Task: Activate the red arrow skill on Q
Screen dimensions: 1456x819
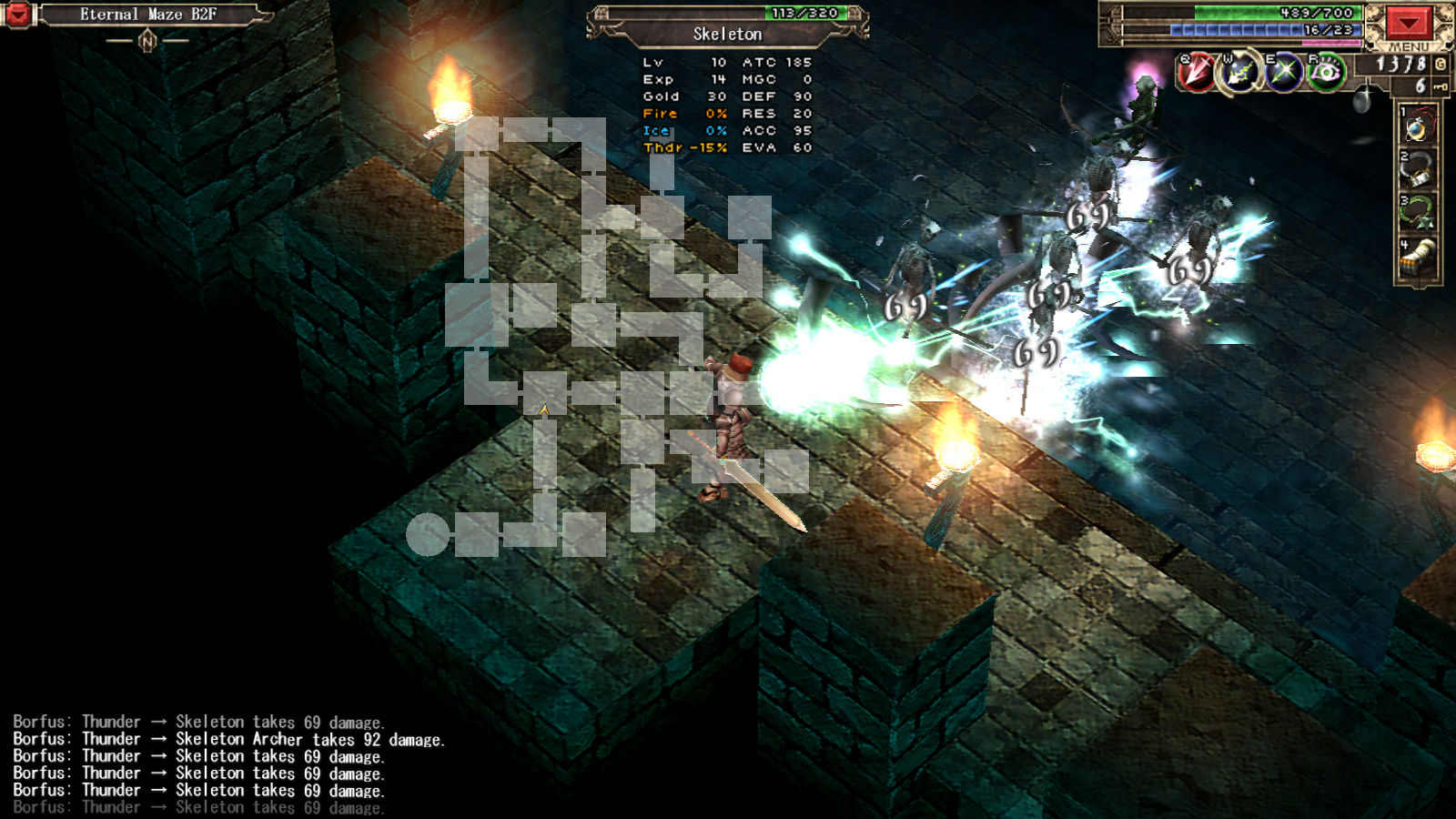Action: (x=1196, y=72)
